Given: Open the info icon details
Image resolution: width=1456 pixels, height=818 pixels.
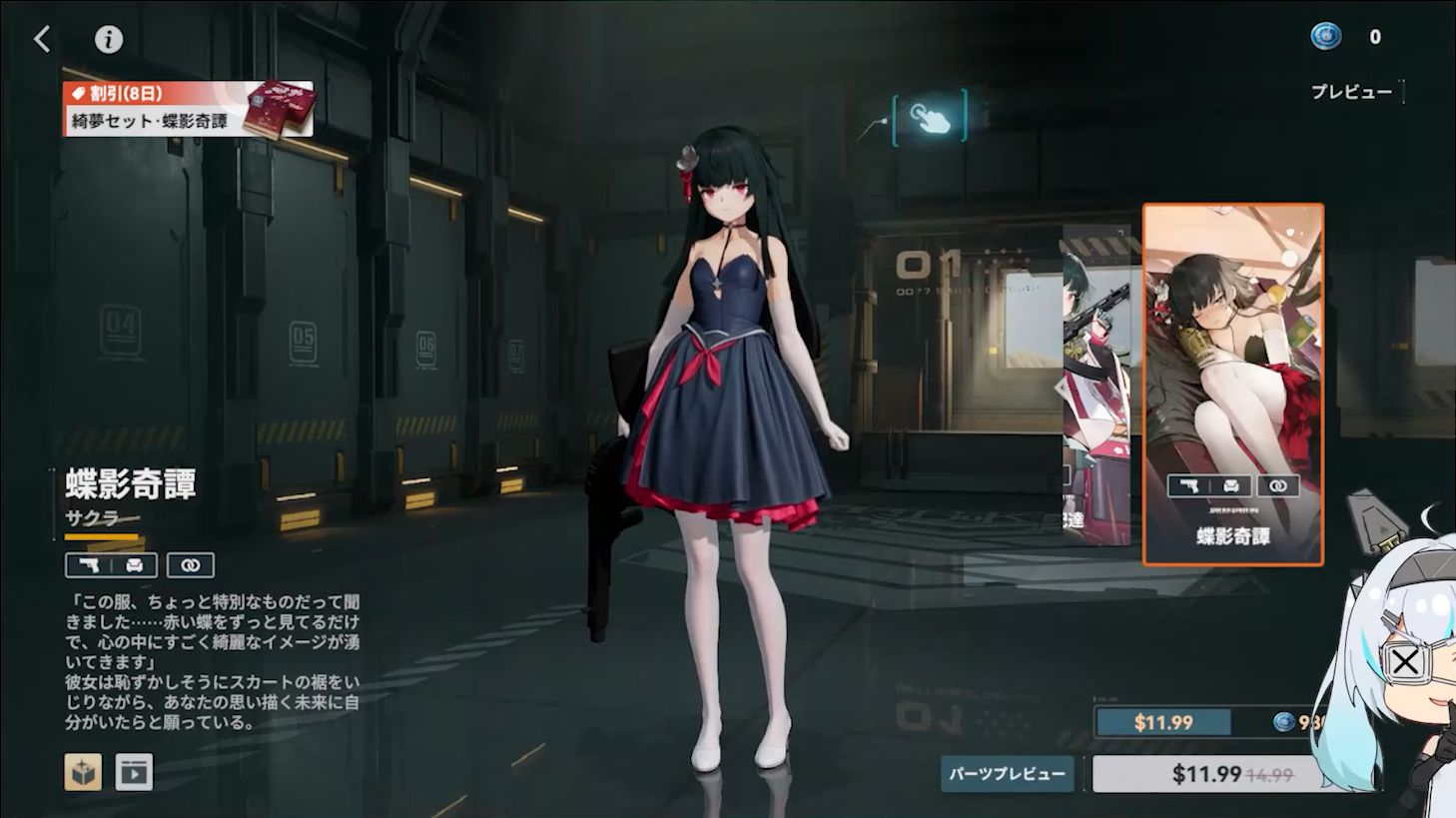Looking at the screenshot, I should (x=109, y=39).
